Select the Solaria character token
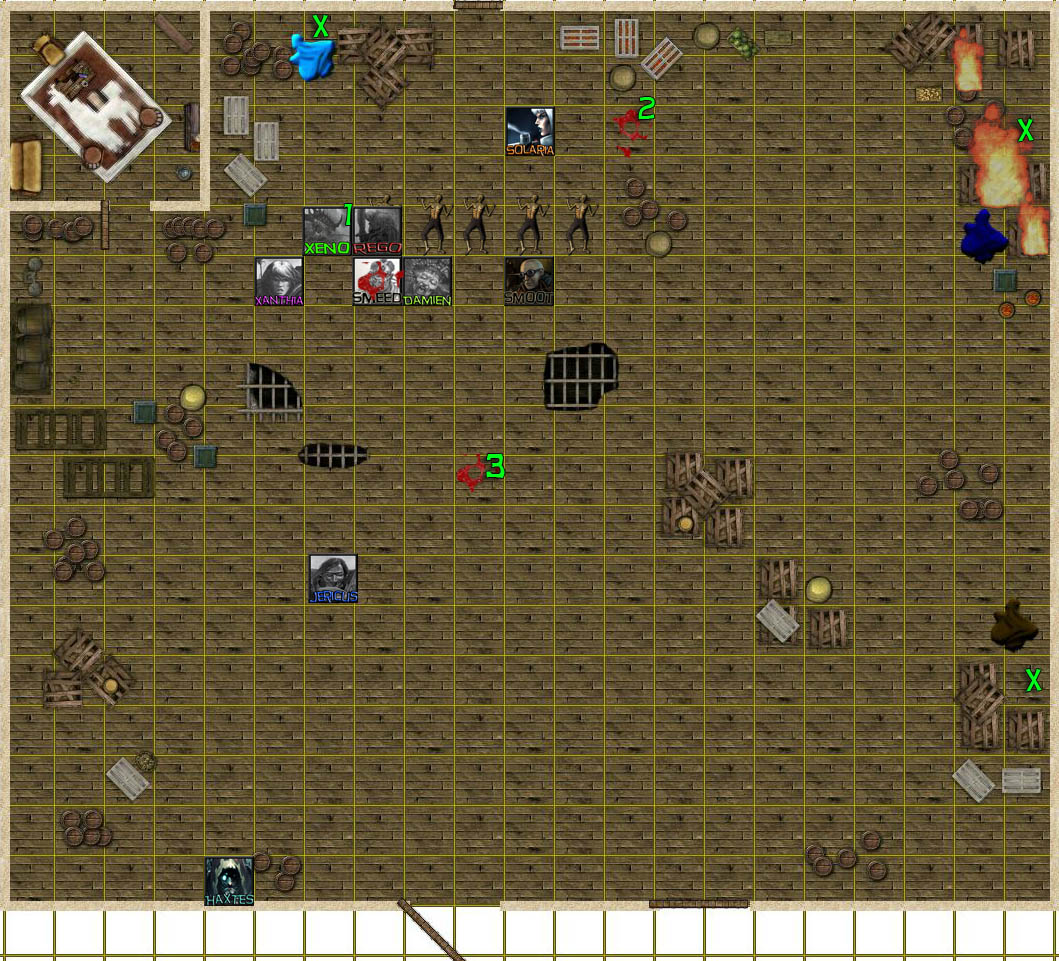The height and width of the screenshot is (961, 1059). [x=530, y=131]
